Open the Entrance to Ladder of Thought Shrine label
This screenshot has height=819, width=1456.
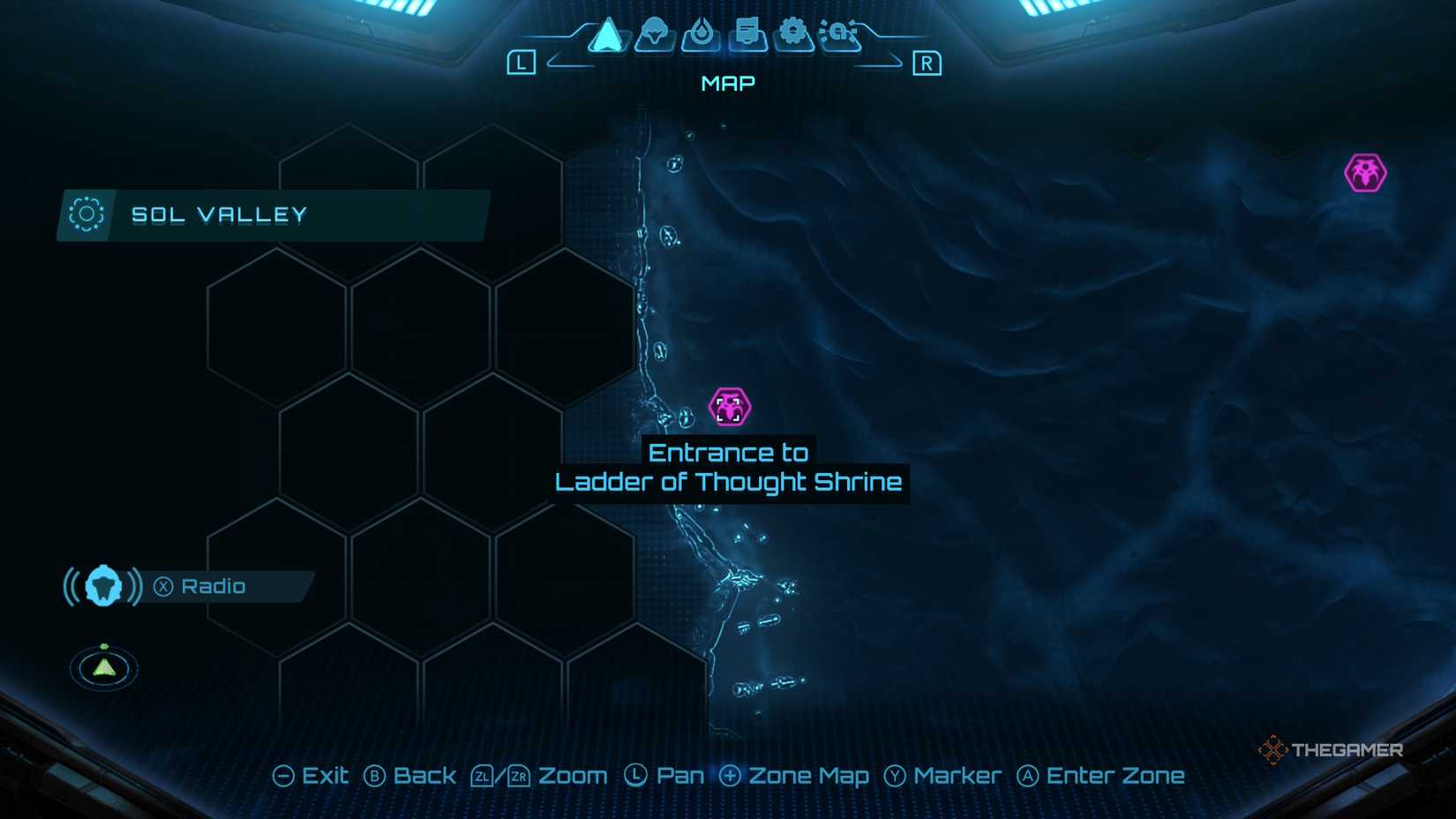727,468
